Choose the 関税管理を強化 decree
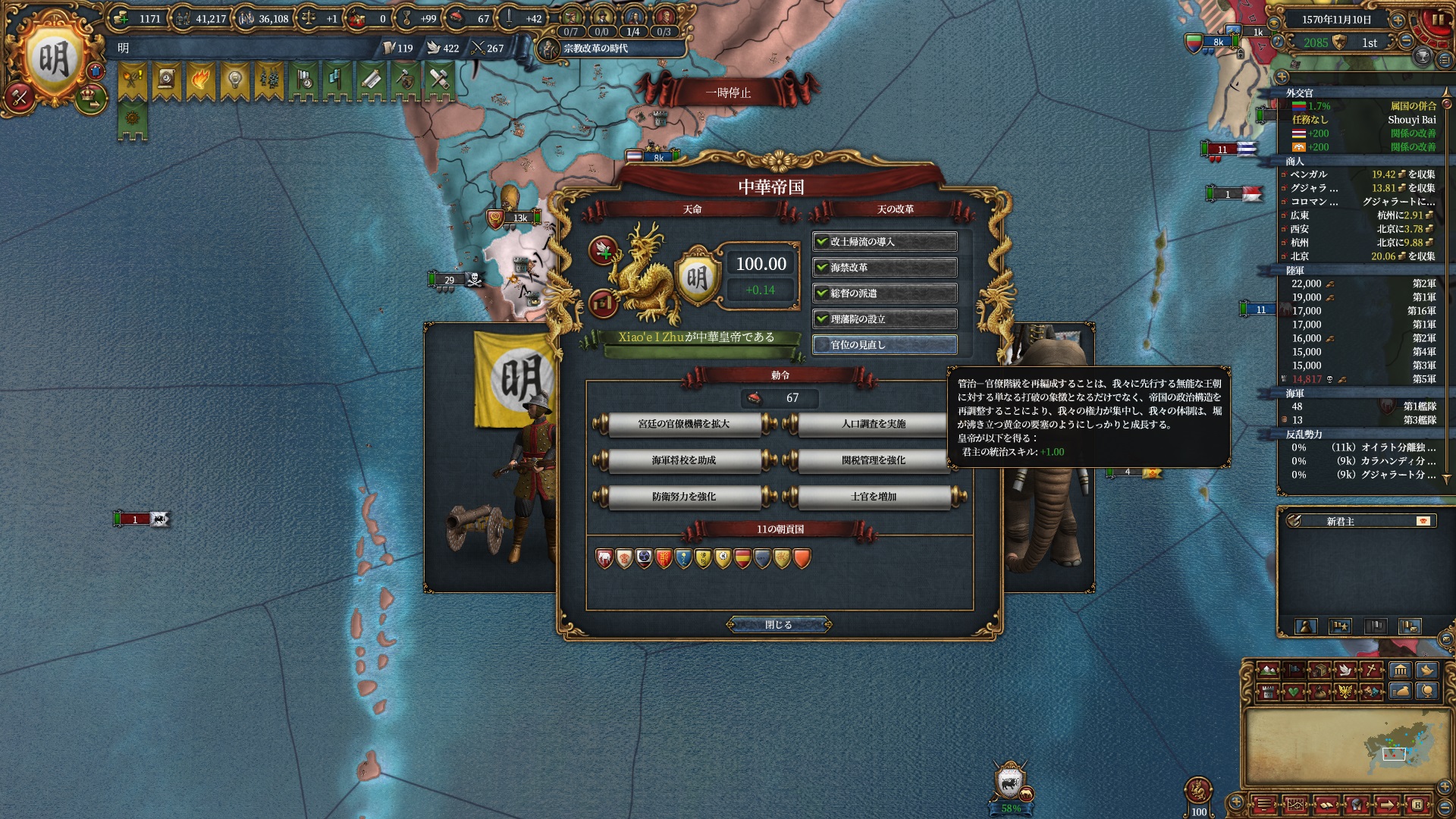This screenshot has width=1456, height=819. (874, 460)
